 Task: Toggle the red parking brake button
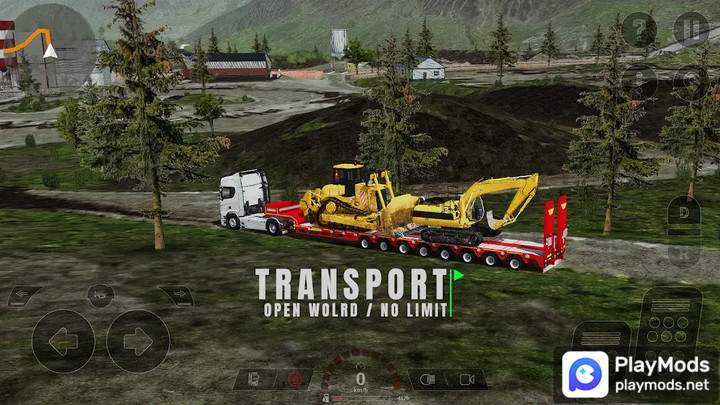pos(294,380)
